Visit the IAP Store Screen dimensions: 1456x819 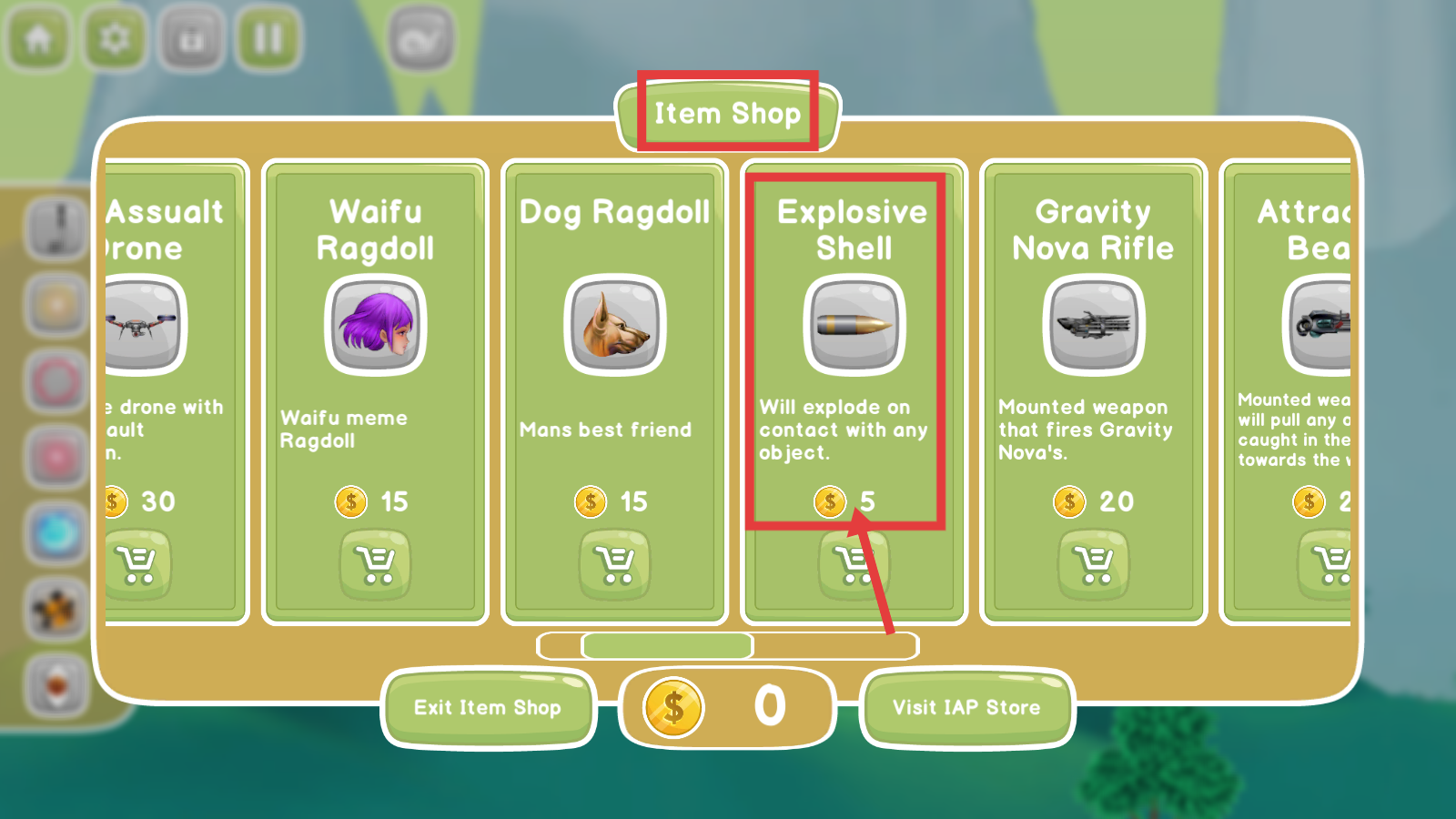click(966, 707)
